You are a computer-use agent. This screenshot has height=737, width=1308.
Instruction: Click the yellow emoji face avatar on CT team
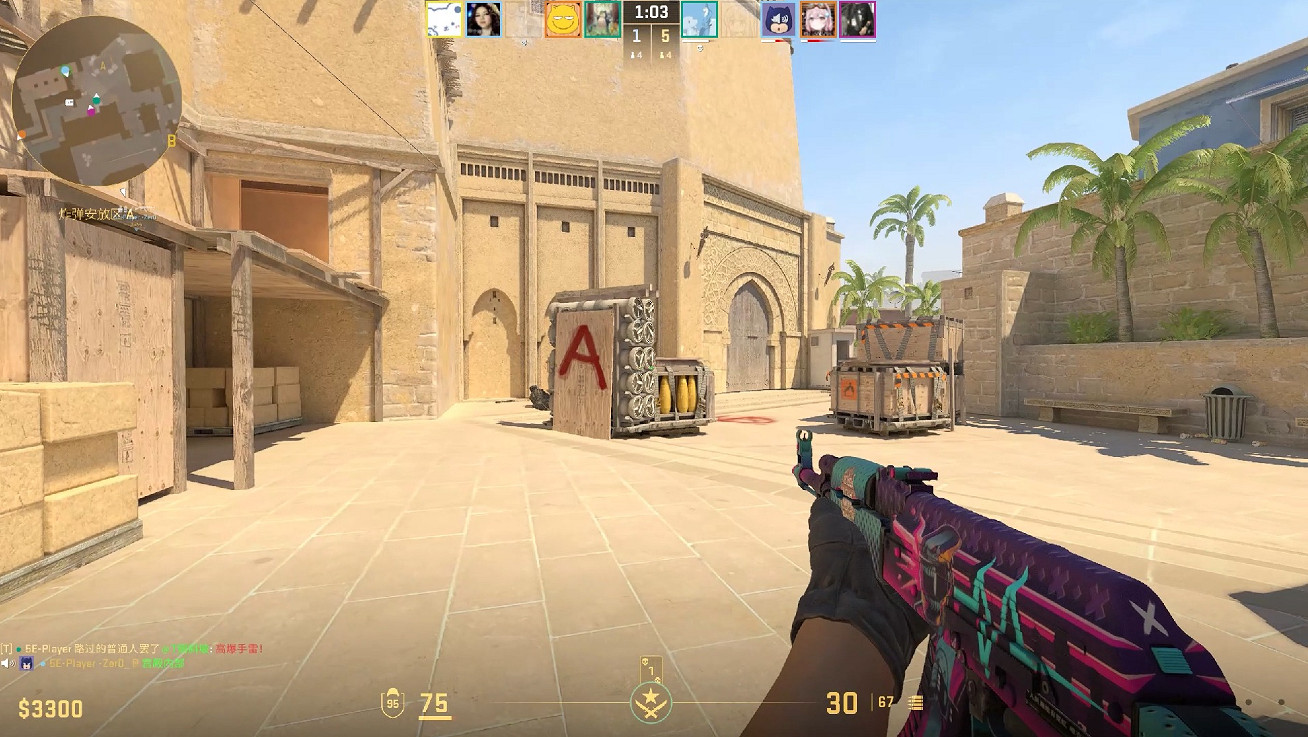(x=563, y=18)
